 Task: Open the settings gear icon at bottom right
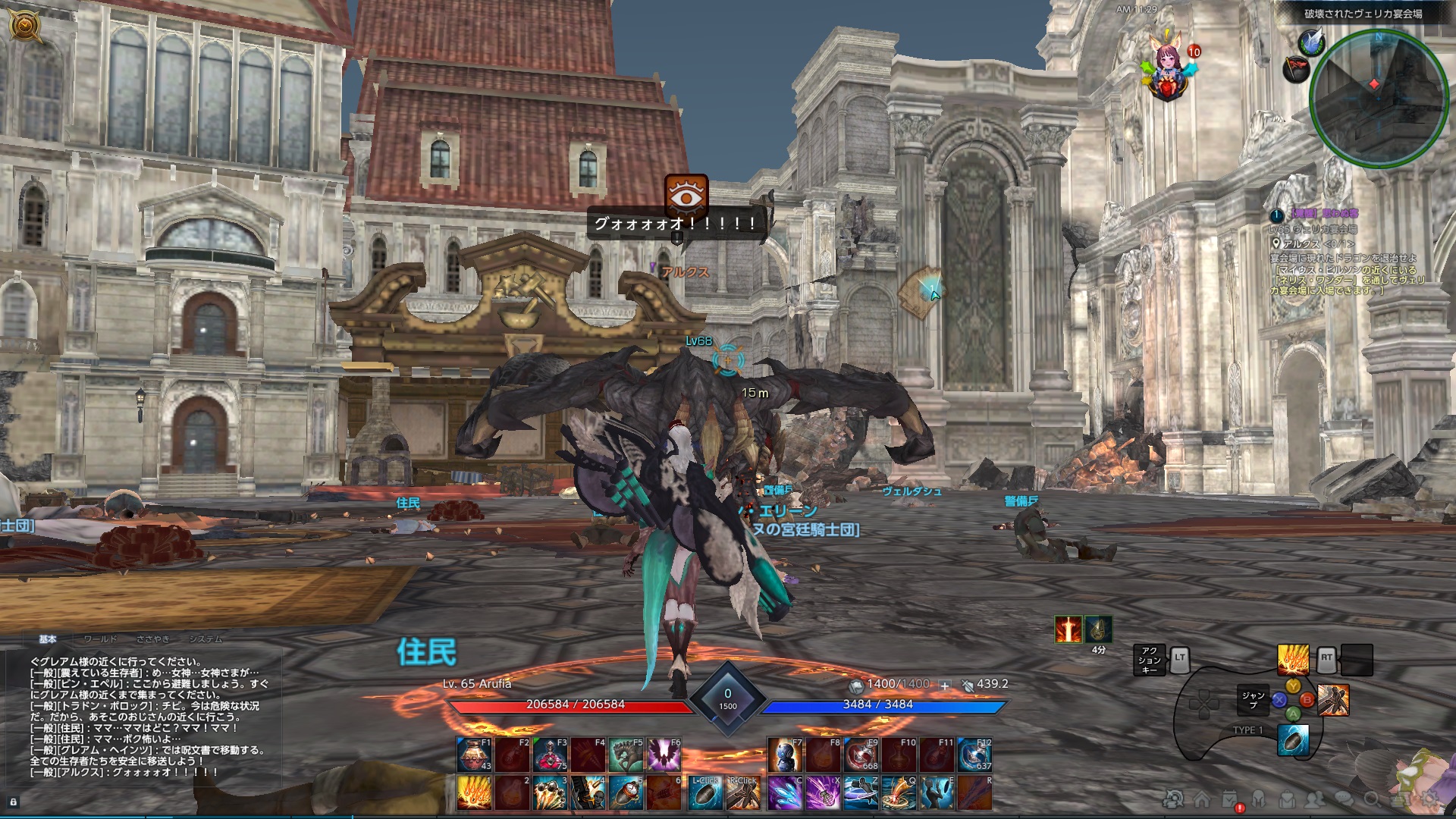pyautogui.click(x=1431, y=799)
